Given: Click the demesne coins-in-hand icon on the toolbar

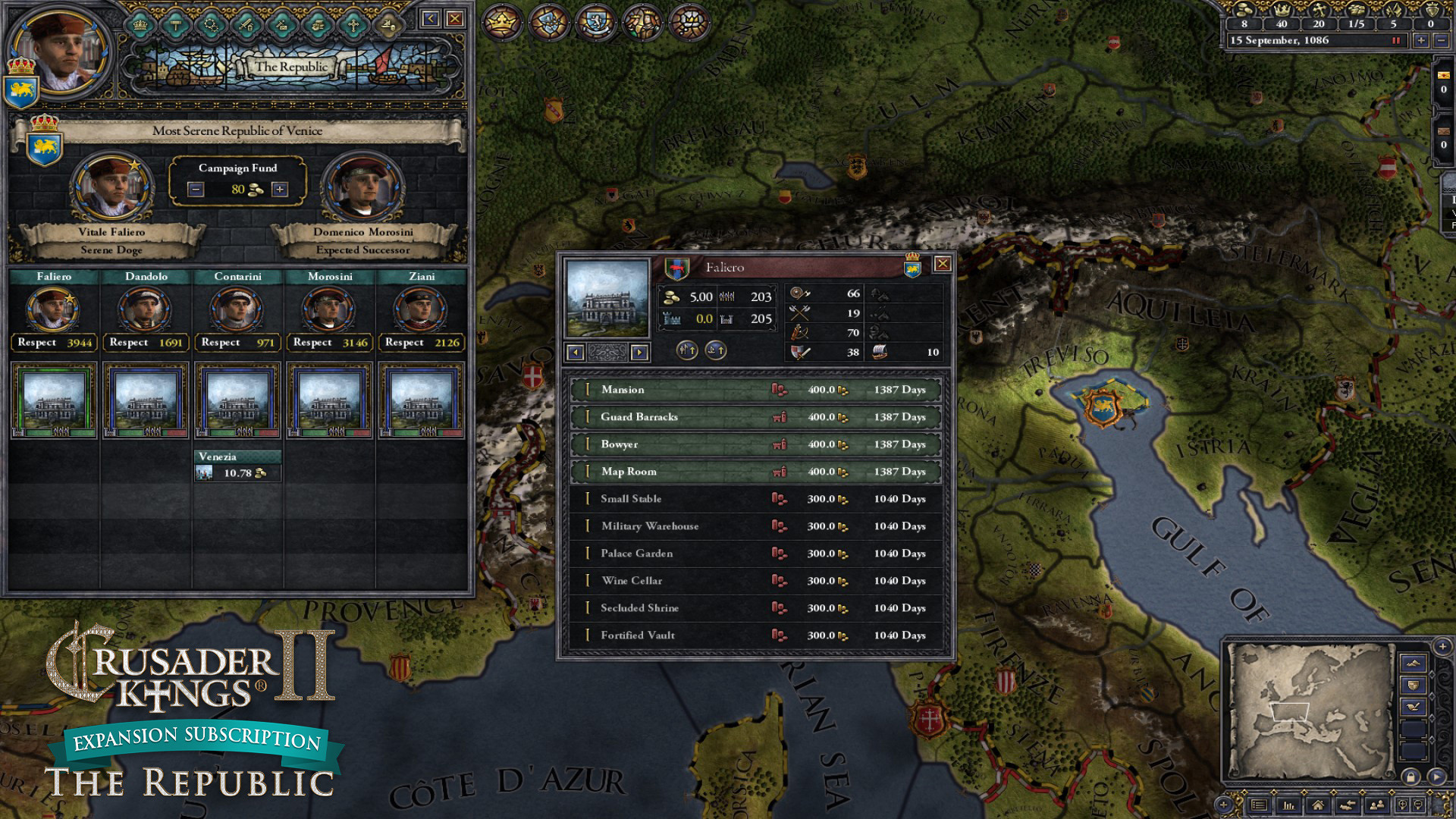Looking at the screenshot, I should [318, 25].
